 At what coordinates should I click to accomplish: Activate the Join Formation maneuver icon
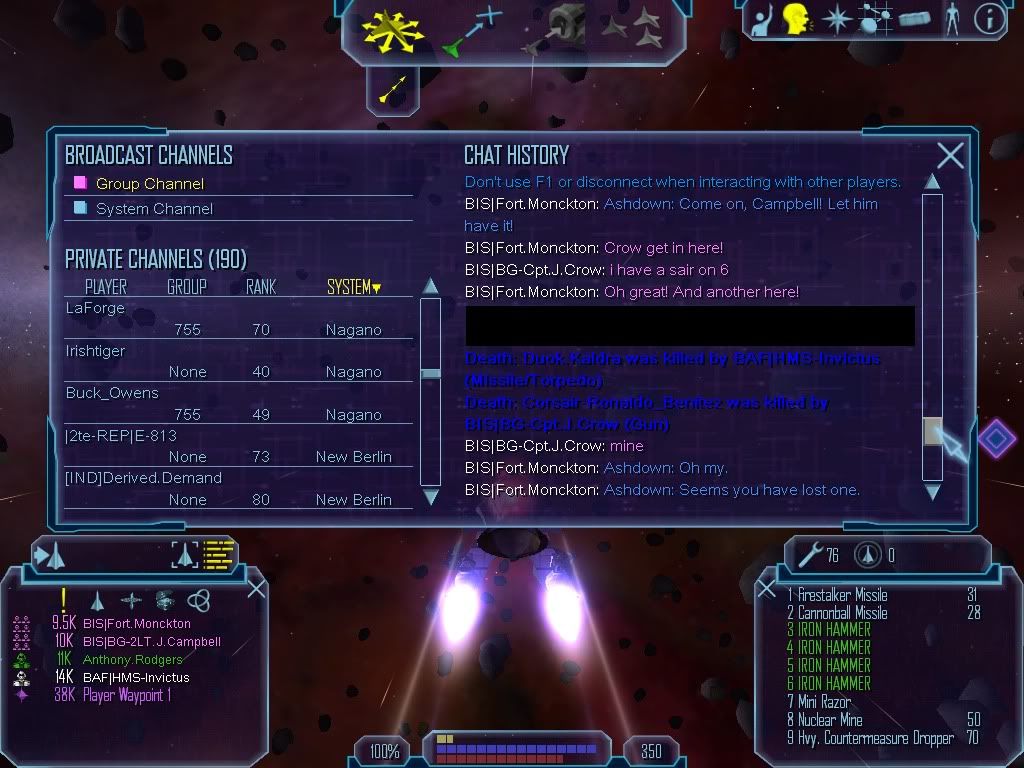633,30
